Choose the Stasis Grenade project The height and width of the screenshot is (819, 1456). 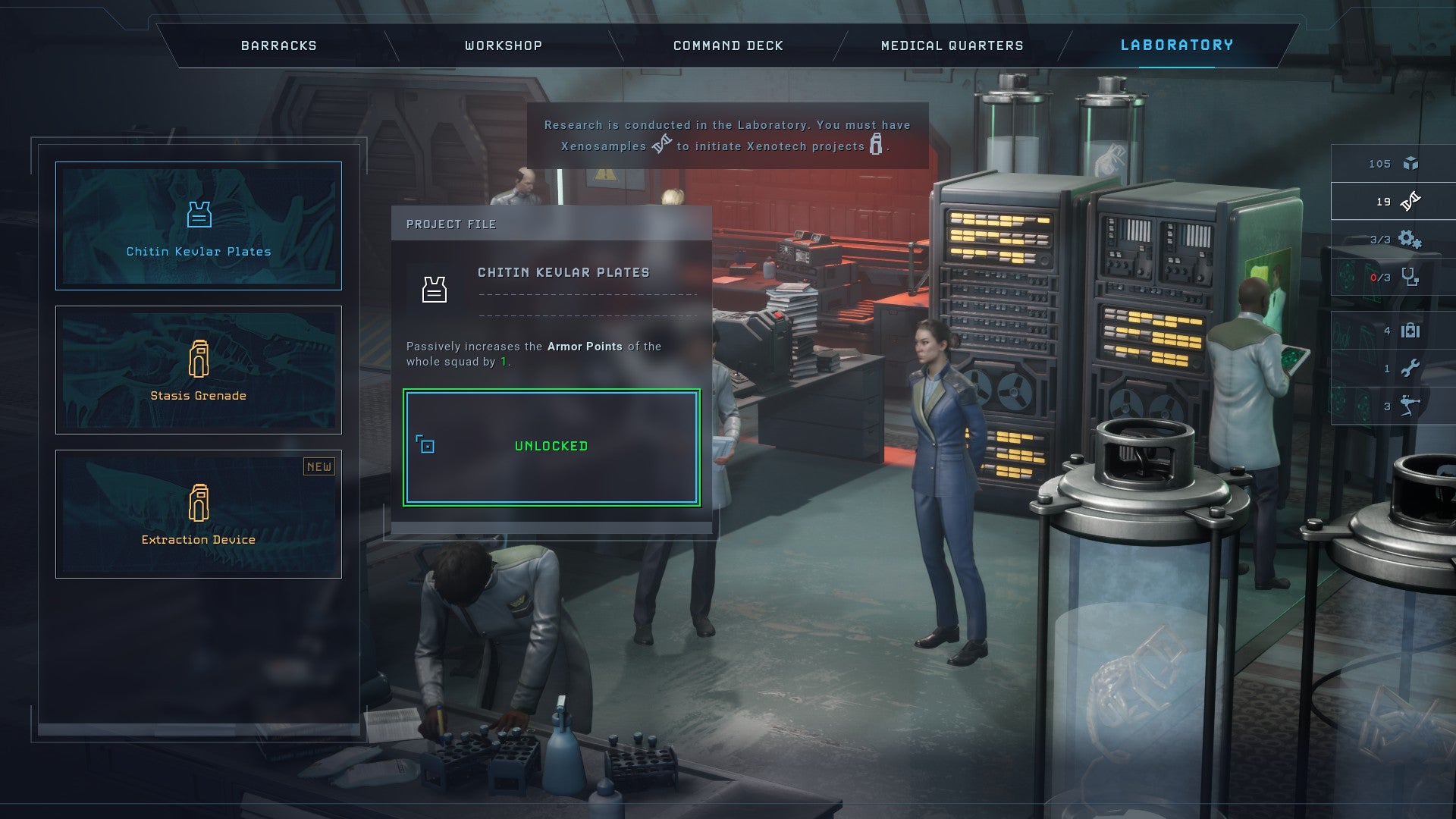coord(199,370)
